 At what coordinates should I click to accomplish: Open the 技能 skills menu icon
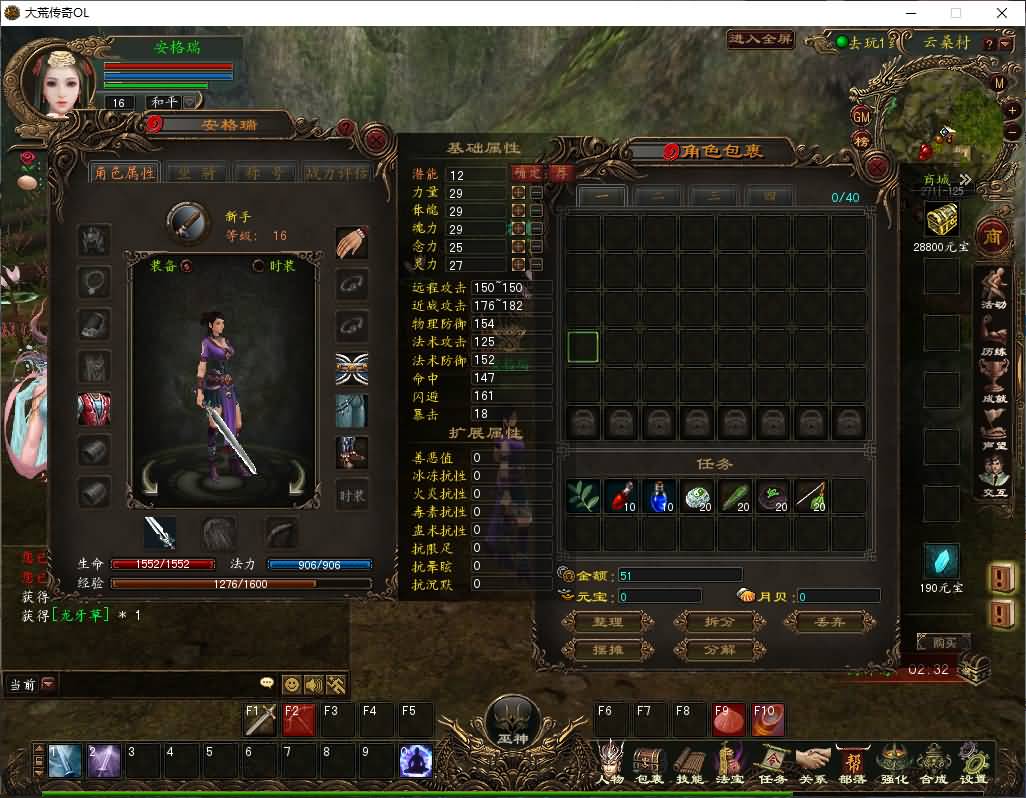click(690, 765)
